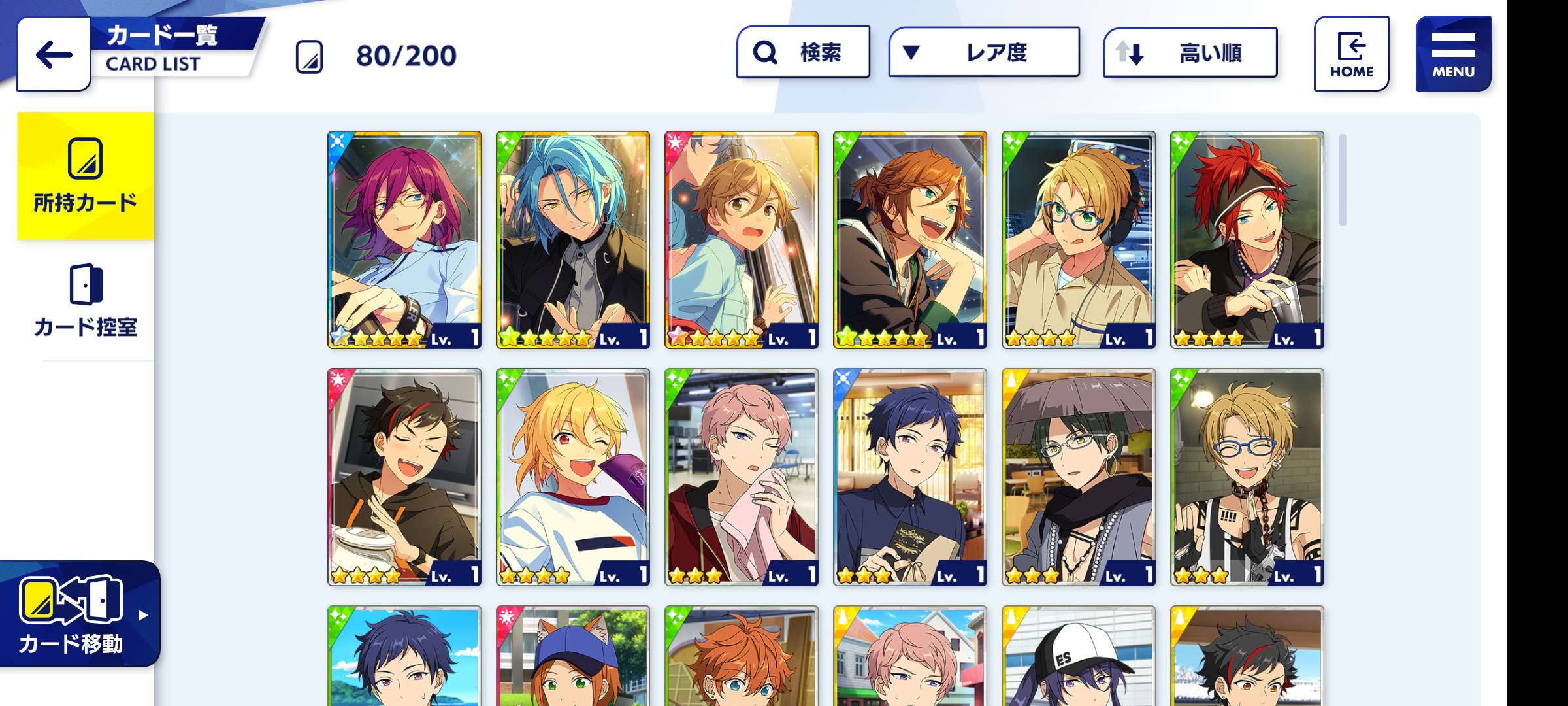Select the navy-haired card holding a book
This screenshot has height=706, width=1568.
(x=910, y=477)
